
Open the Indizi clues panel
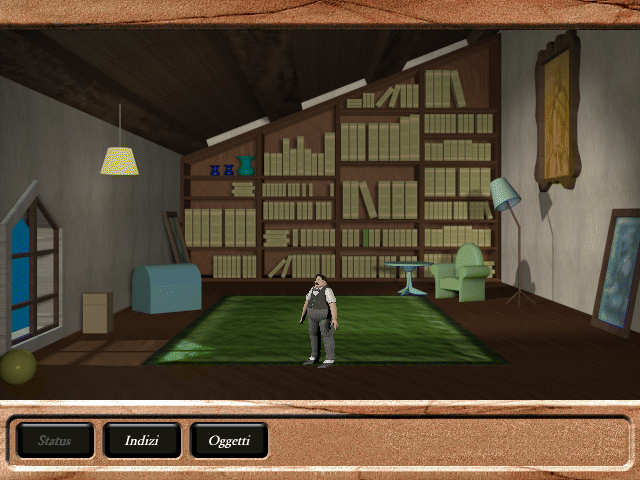142,440
